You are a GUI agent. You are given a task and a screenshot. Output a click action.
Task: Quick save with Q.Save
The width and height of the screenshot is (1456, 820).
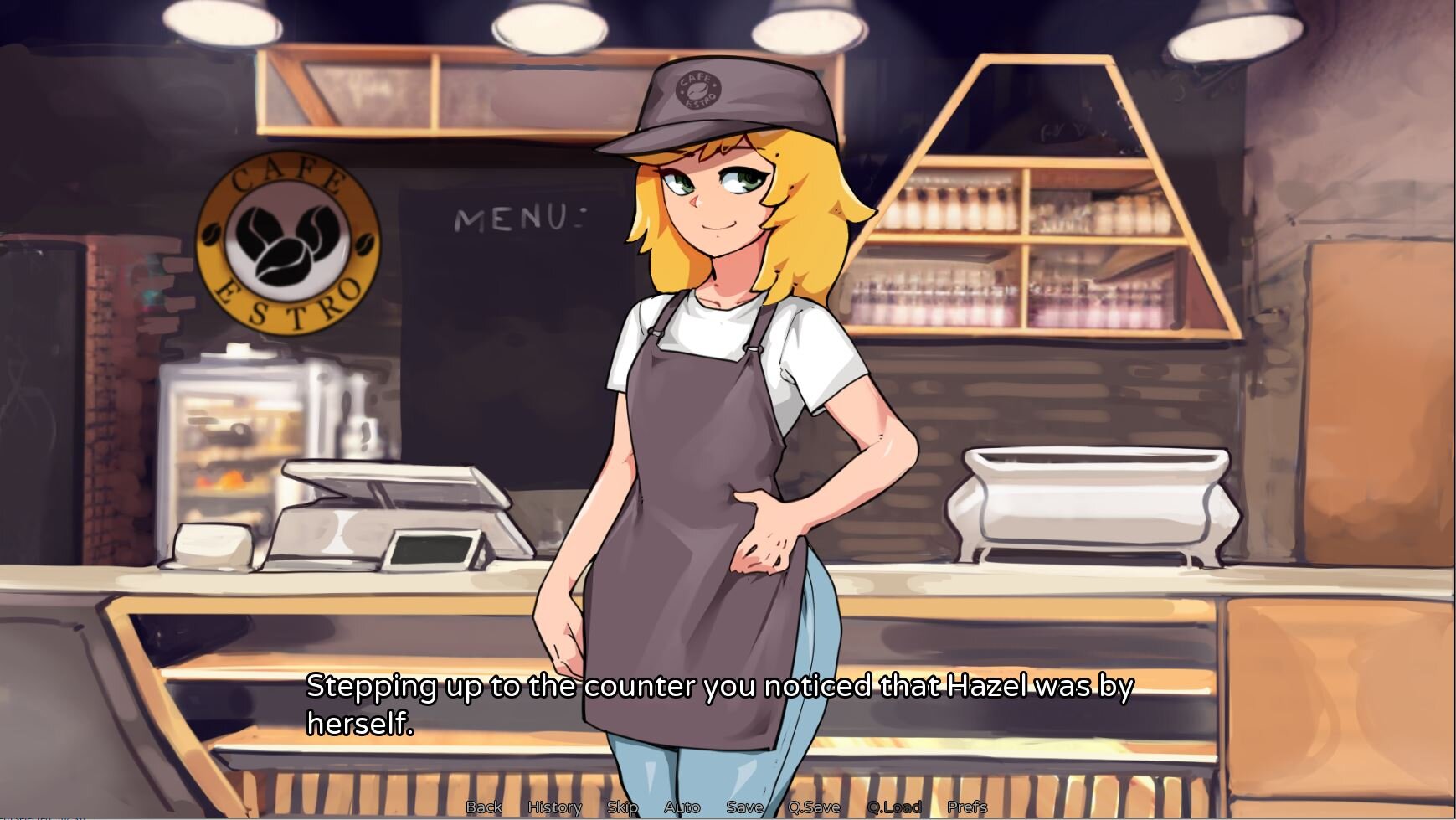click(x=814, y=807)
